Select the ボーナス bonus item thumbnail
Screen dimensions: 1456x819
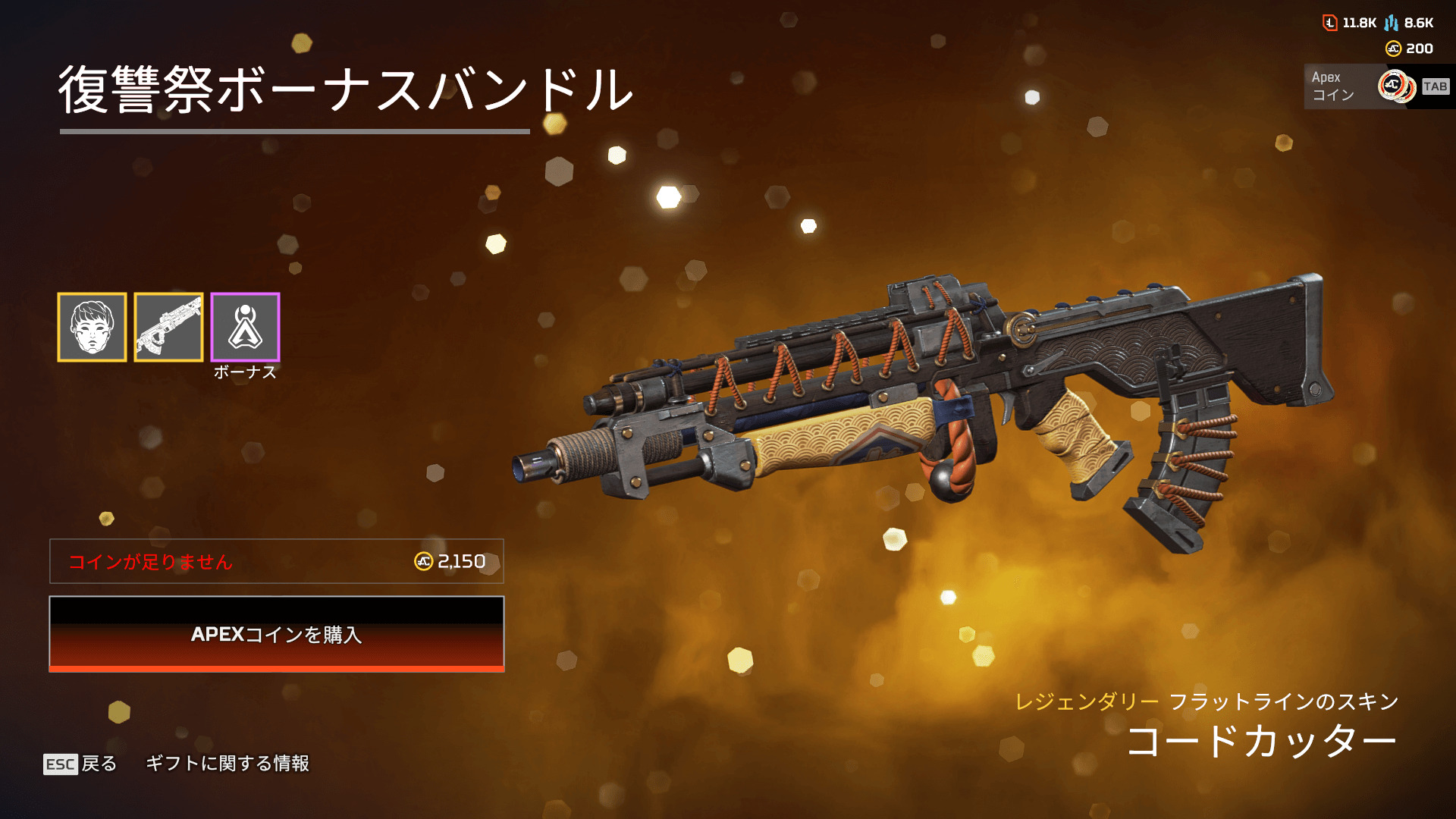(245, 327)
